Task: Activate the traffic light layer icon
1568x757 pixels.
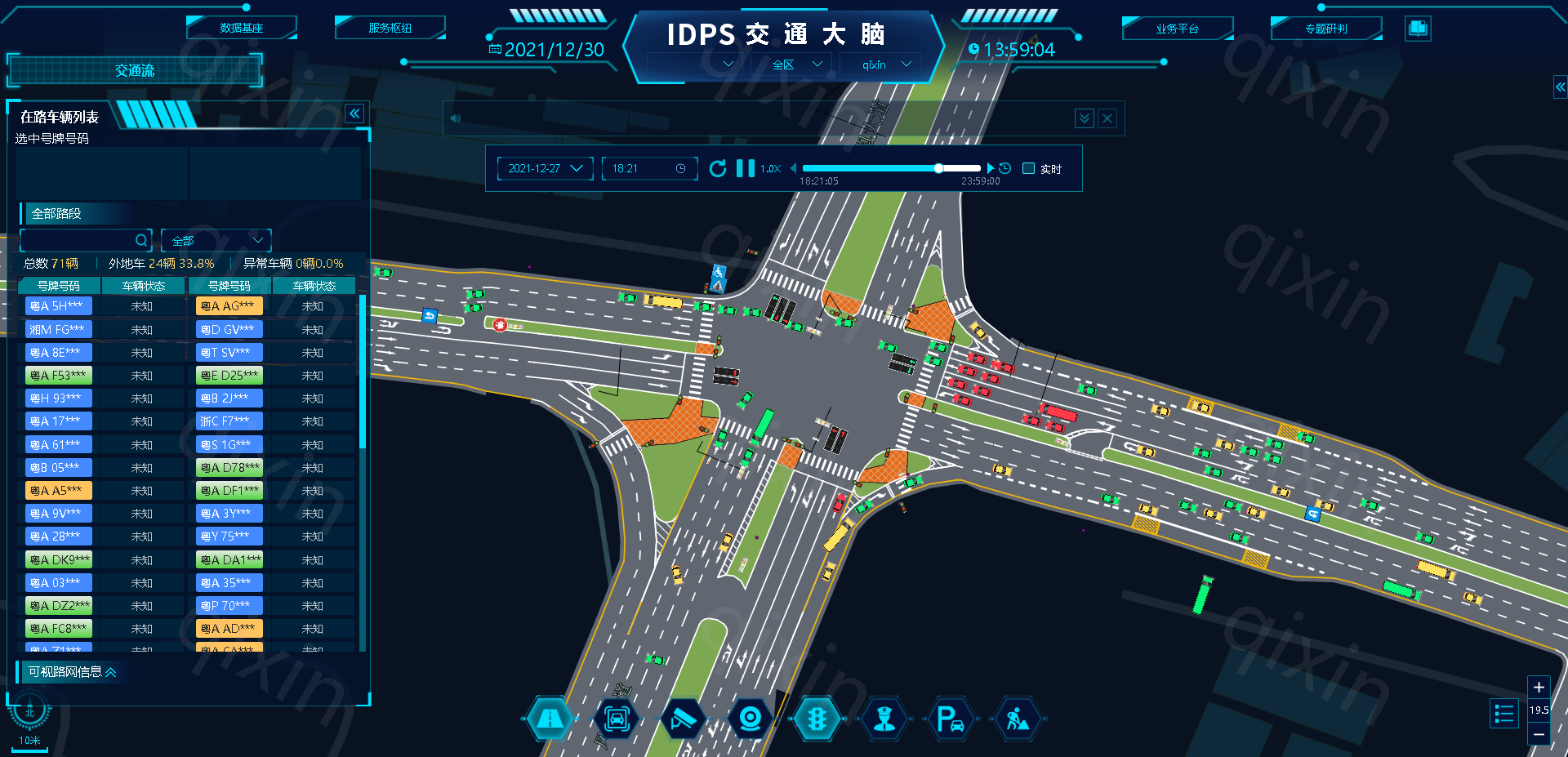Action: pyautogui.click(x=817, y=719)
